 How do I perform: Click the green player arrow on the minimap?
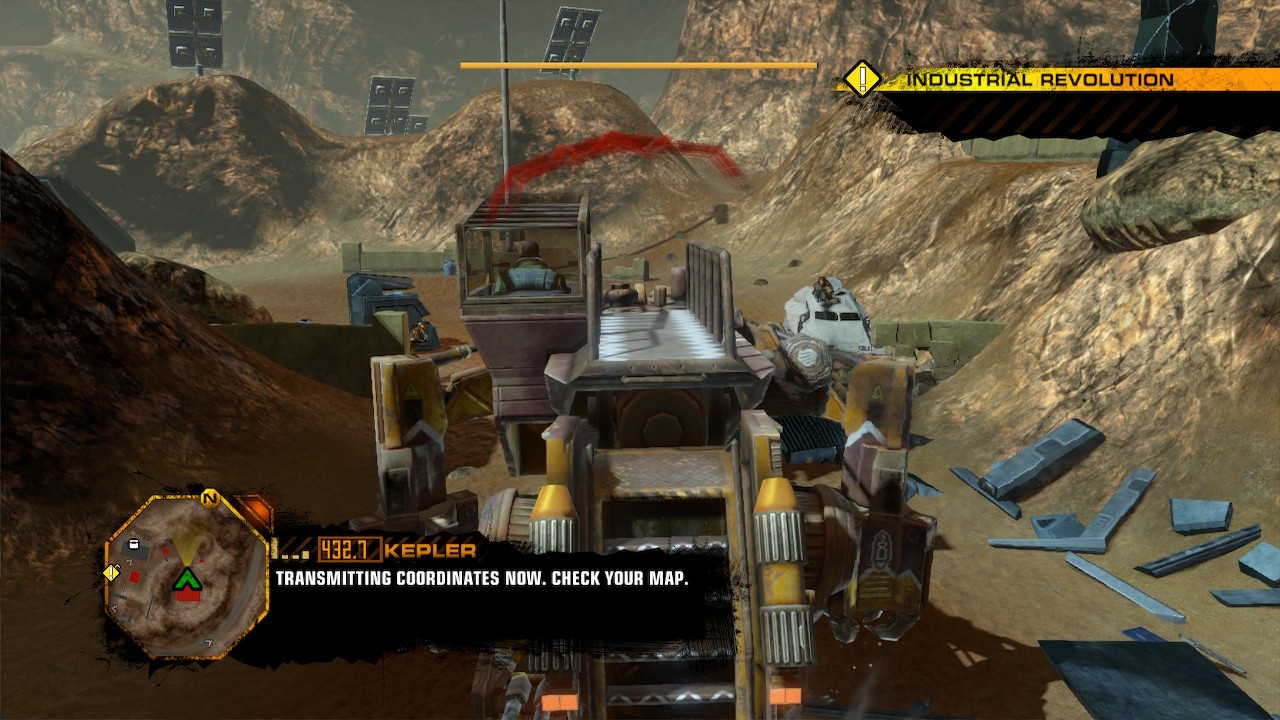pos(189,580)
